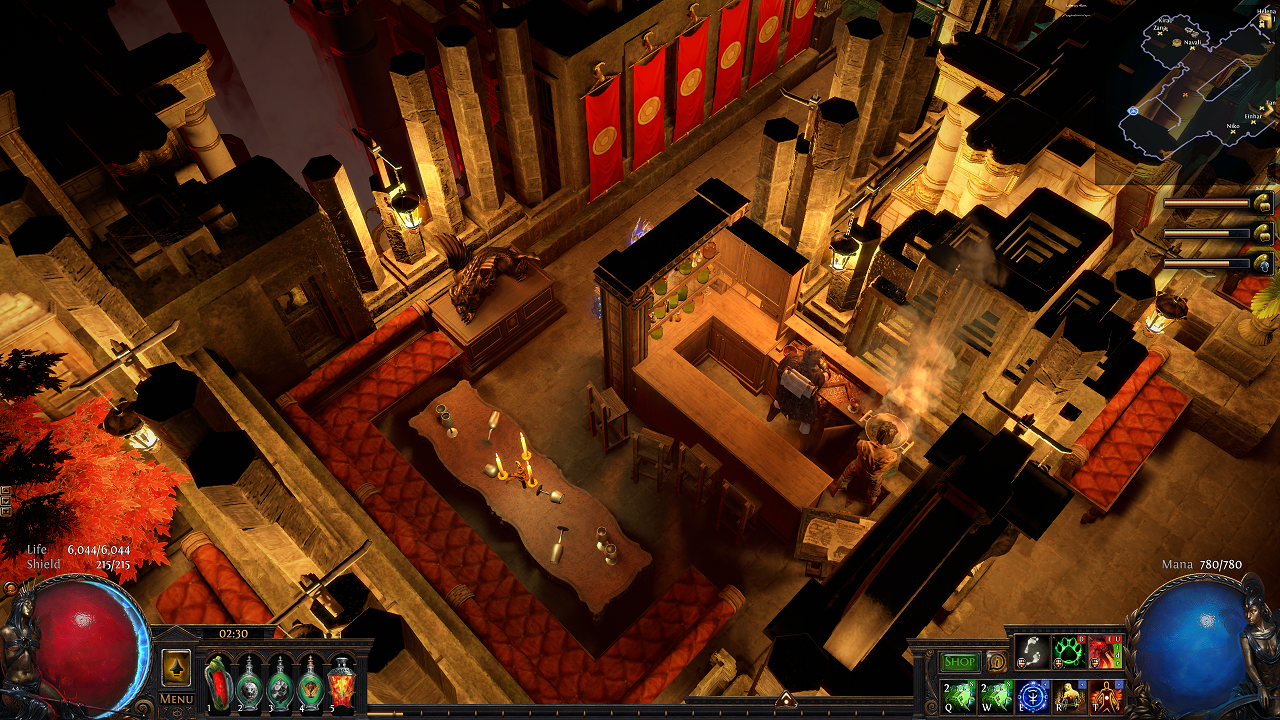This screenshot has height=720, width=1280.
Task: Click the Menu button
Action: [176, 699]
